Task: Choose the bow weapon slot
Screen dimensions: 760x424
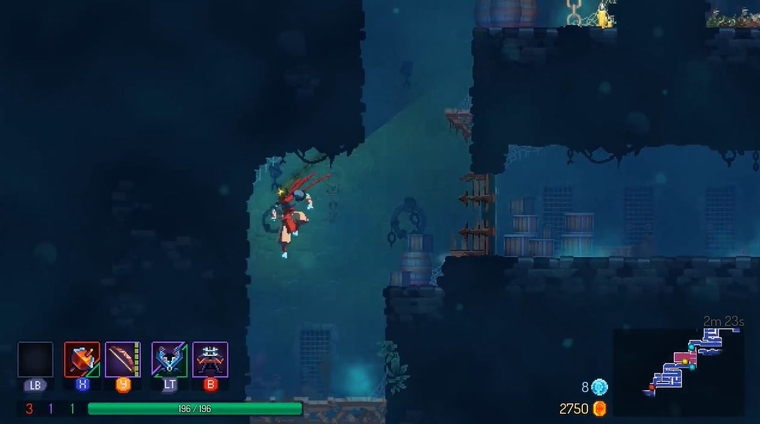Action: 123,359
